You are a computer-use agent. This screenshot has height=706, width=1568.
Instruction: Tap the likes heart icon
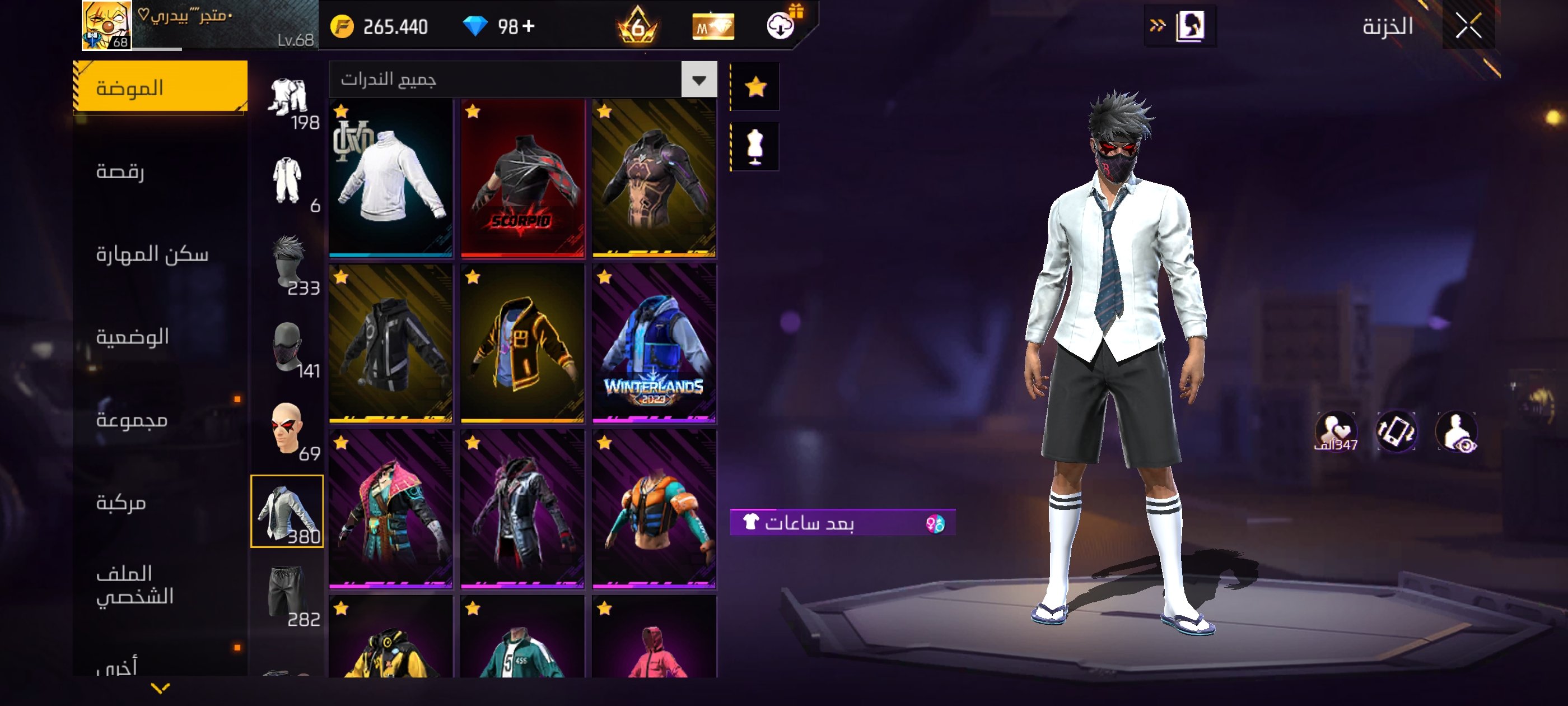1335,431
